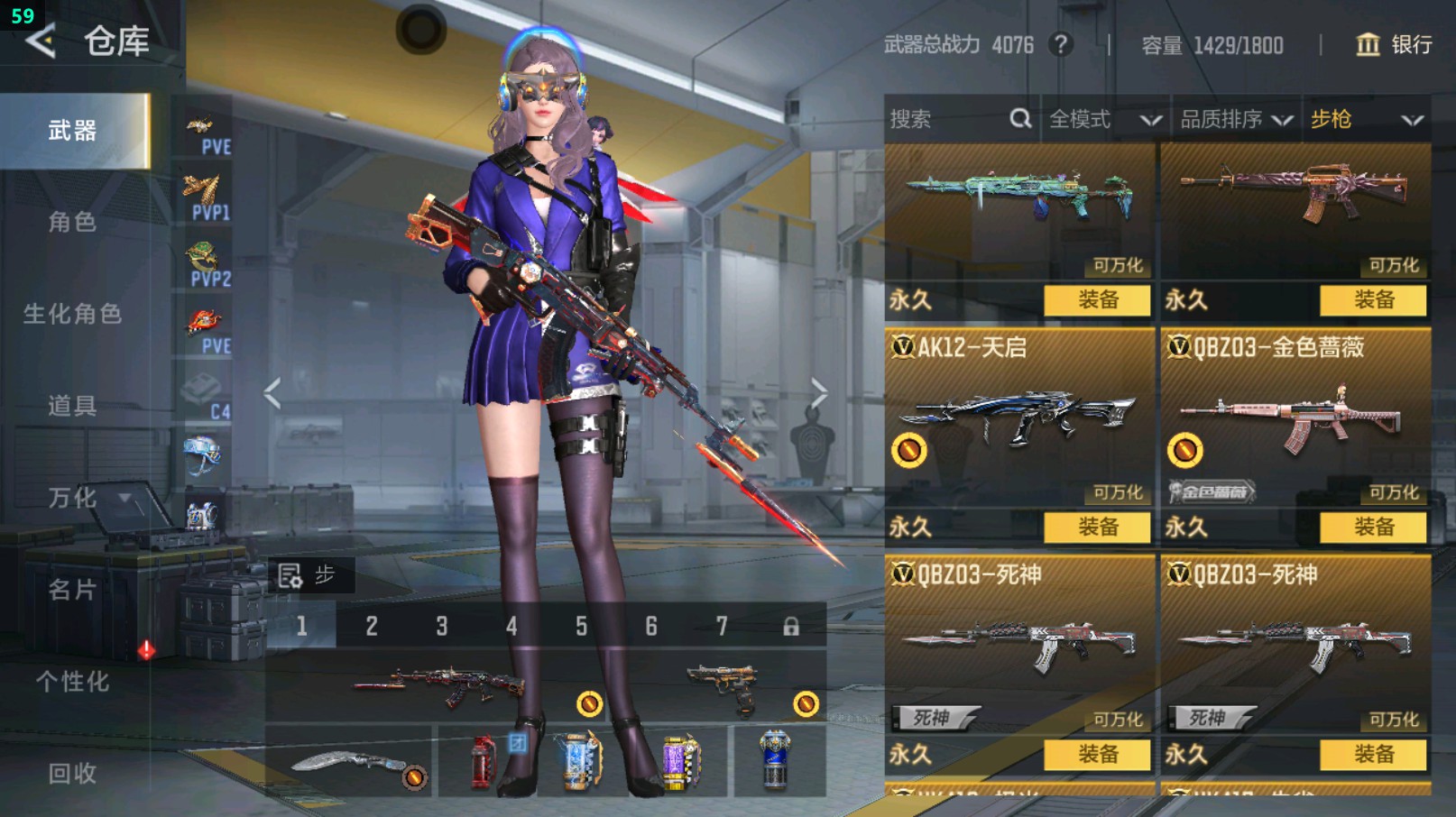Screen dimensions: 1456x817
Task: Show weapon power help question mark
Action: [x=1061, y=44]
